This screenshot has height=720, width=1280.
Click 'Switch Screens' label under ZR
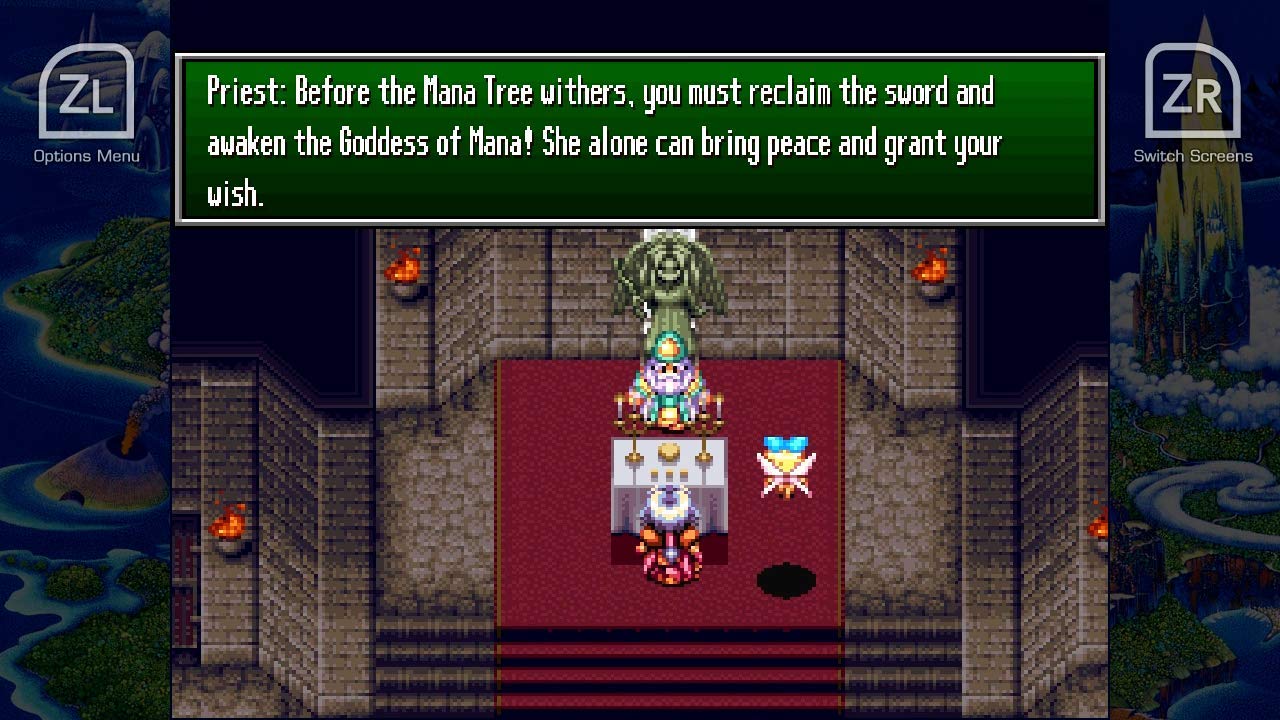click(x=1196, y=156)
